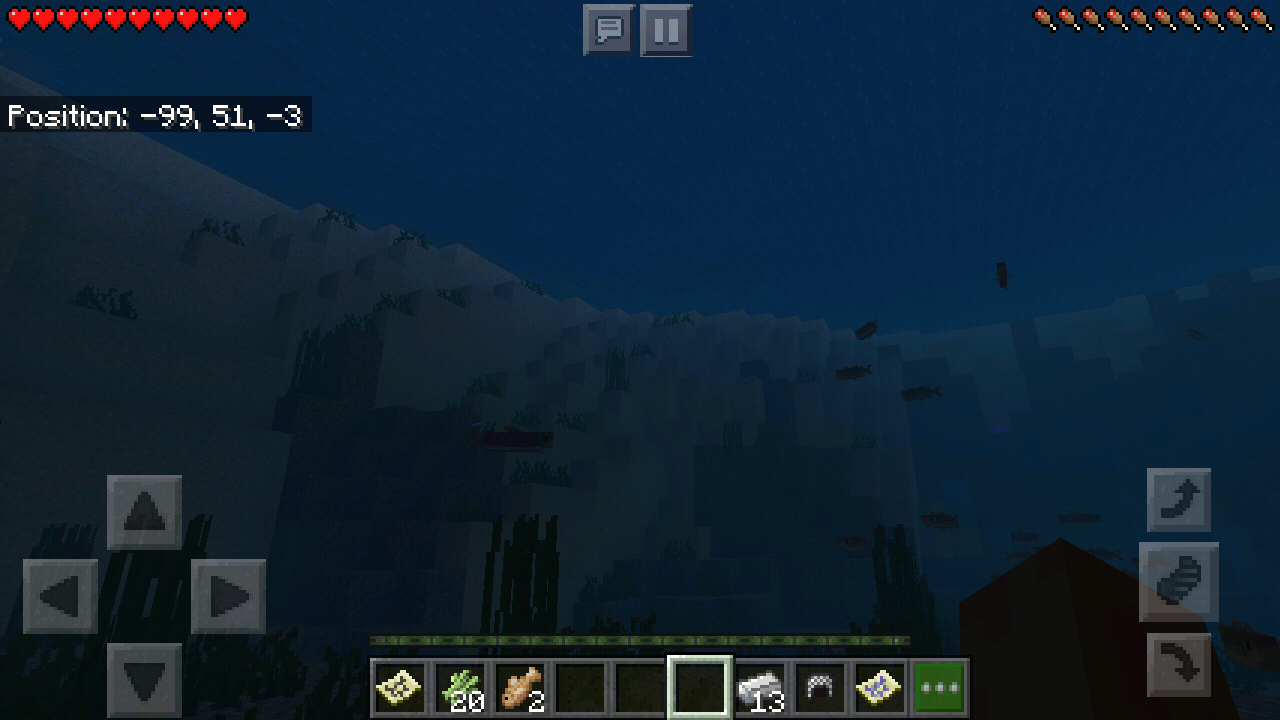The height and width of the screenshot is (720, 1280).
Task: Select the raw cod in the hotbar
Action: 522,684
